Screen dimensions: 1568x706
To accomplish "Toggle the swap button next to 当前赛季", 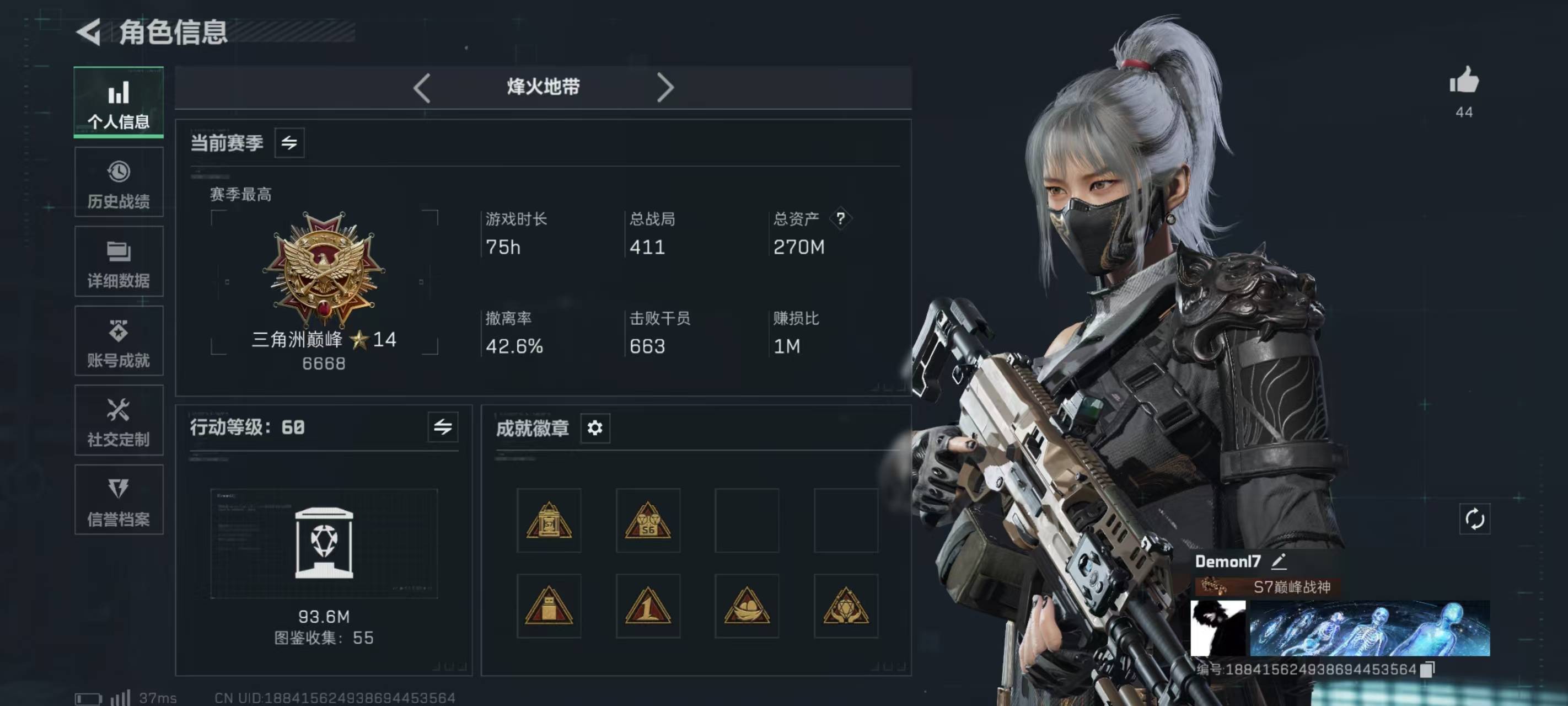I will coord(289,143).
